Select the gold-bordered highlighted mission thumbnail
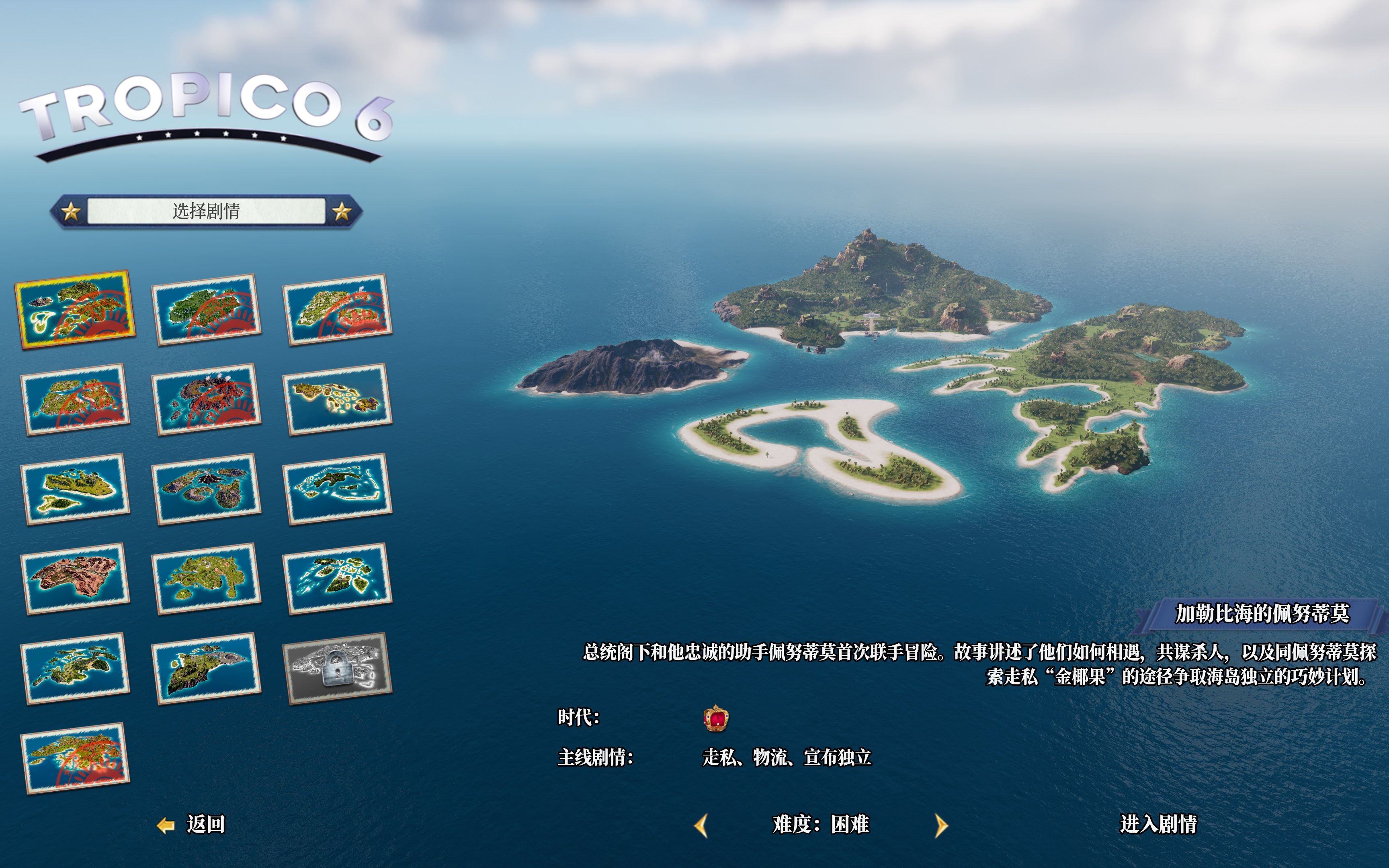The height and width of the screenshot is (868, 1389). tap(75, 309)
